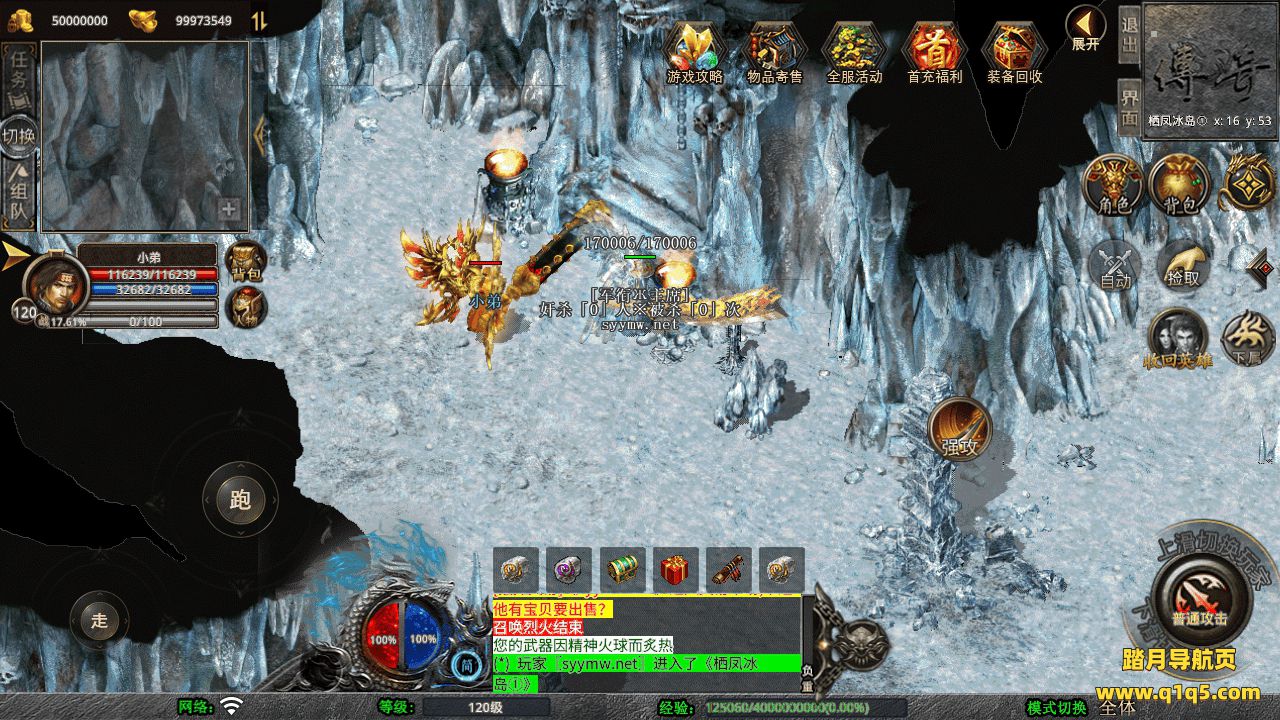Open the 全服活动 server events icon
Viewport: 1280px width, 720px height.
(x=854, y=50)
